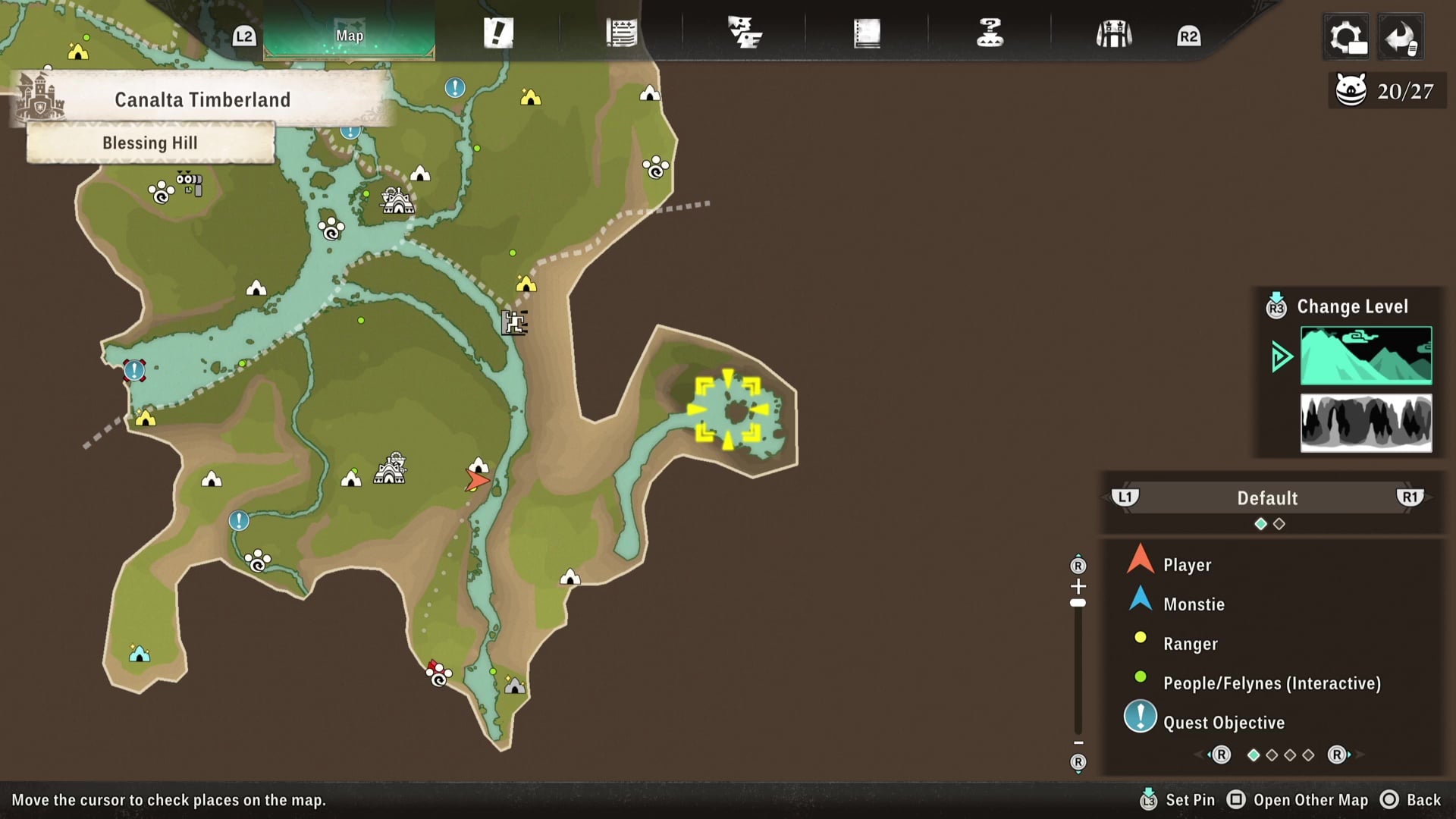
Task: Open the gear settings icon
Action: 1346,36
